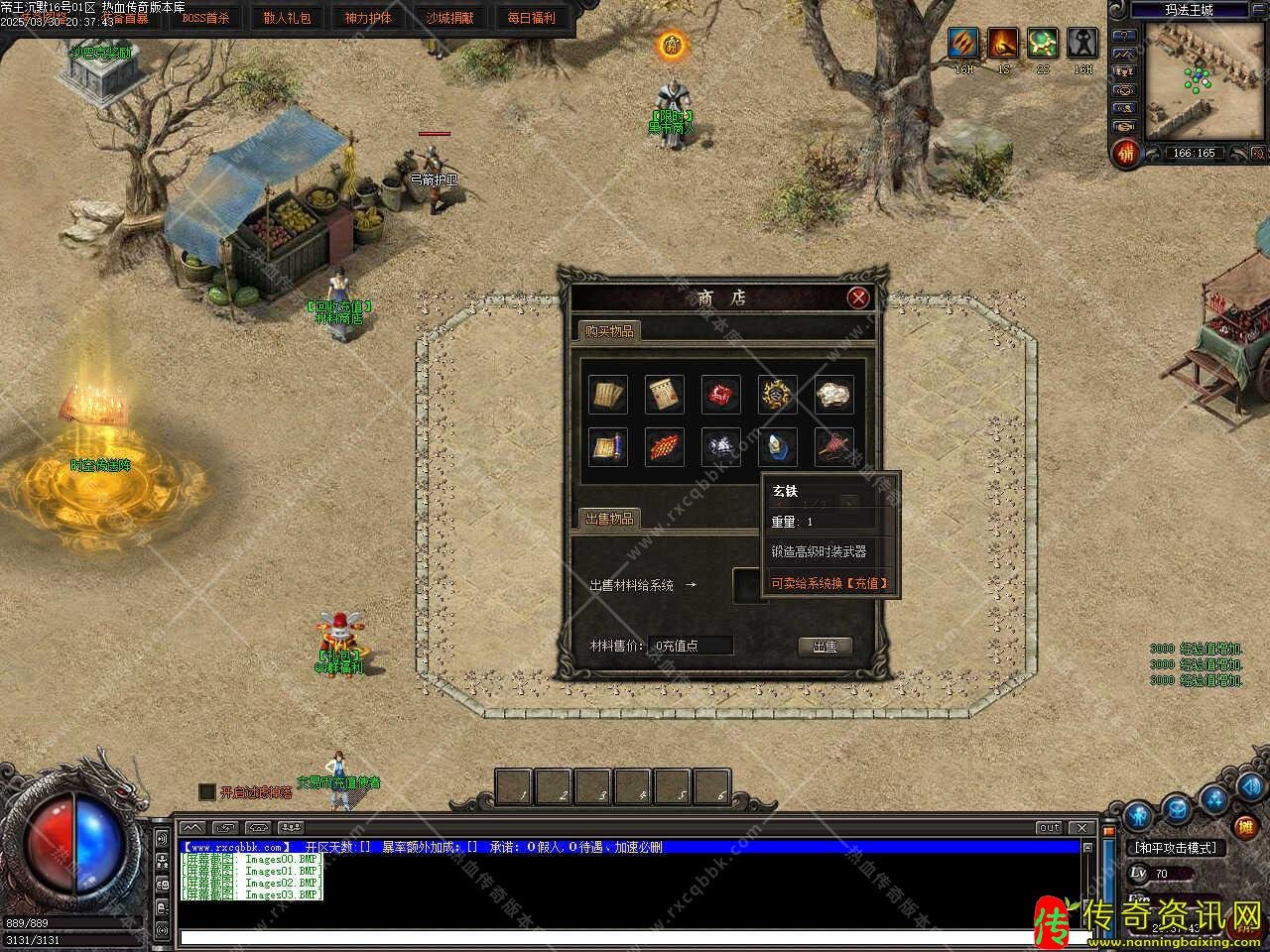Click the red round shop button by minimap
1270x952 pixels.
point(1124,153)
